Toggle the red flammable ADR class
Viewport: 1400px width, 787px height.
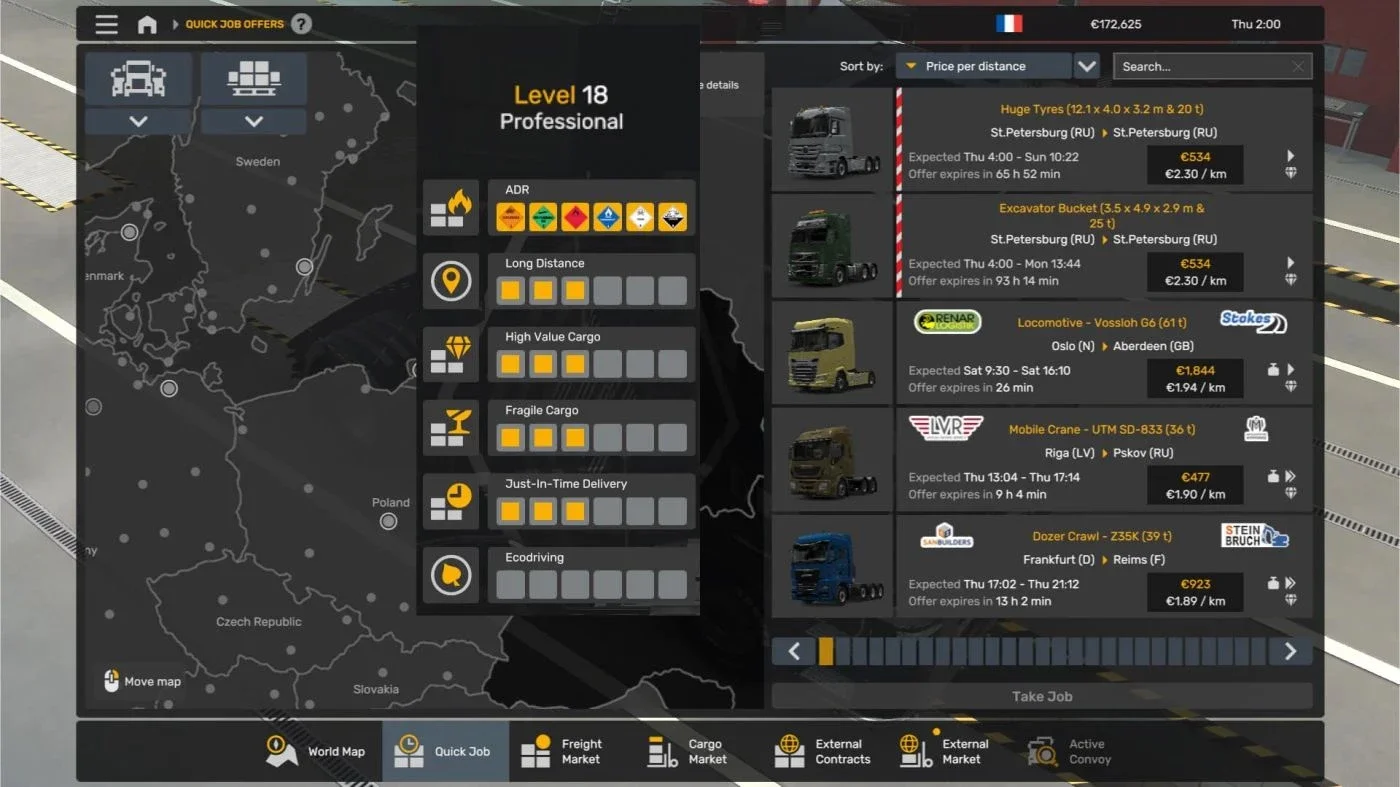point(575,215)
